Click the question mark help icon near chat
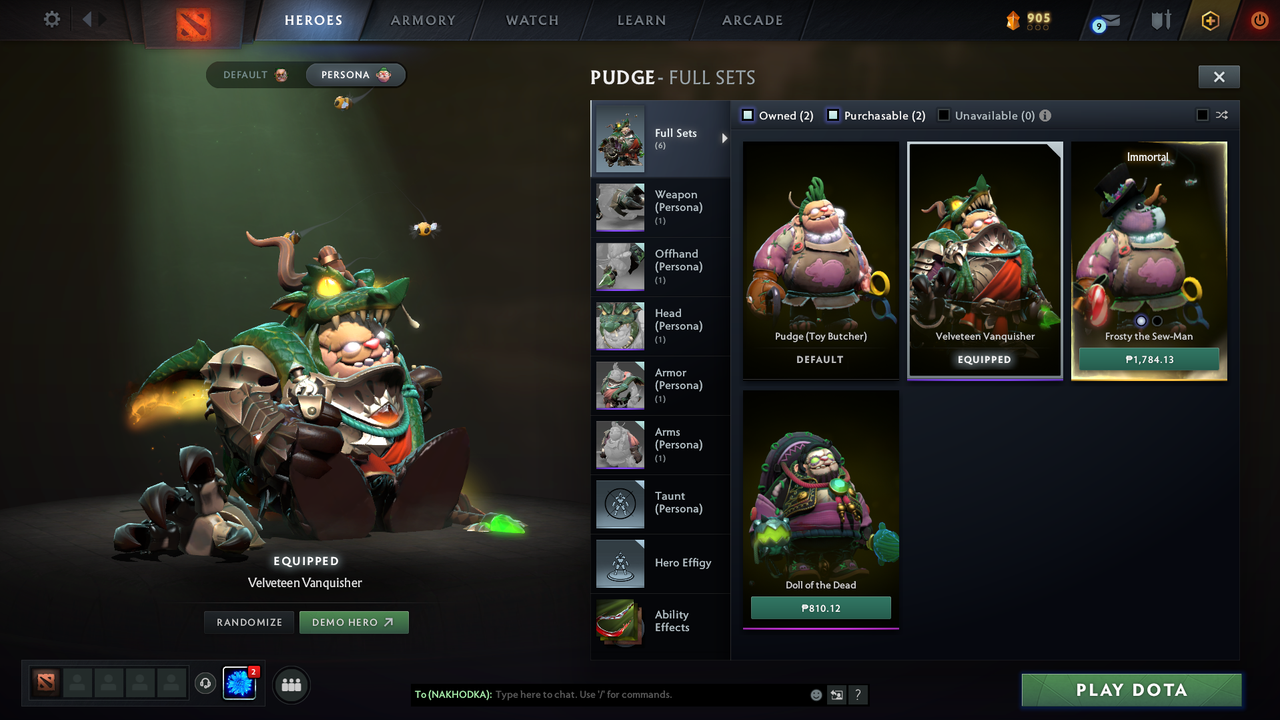 (858, 694)
